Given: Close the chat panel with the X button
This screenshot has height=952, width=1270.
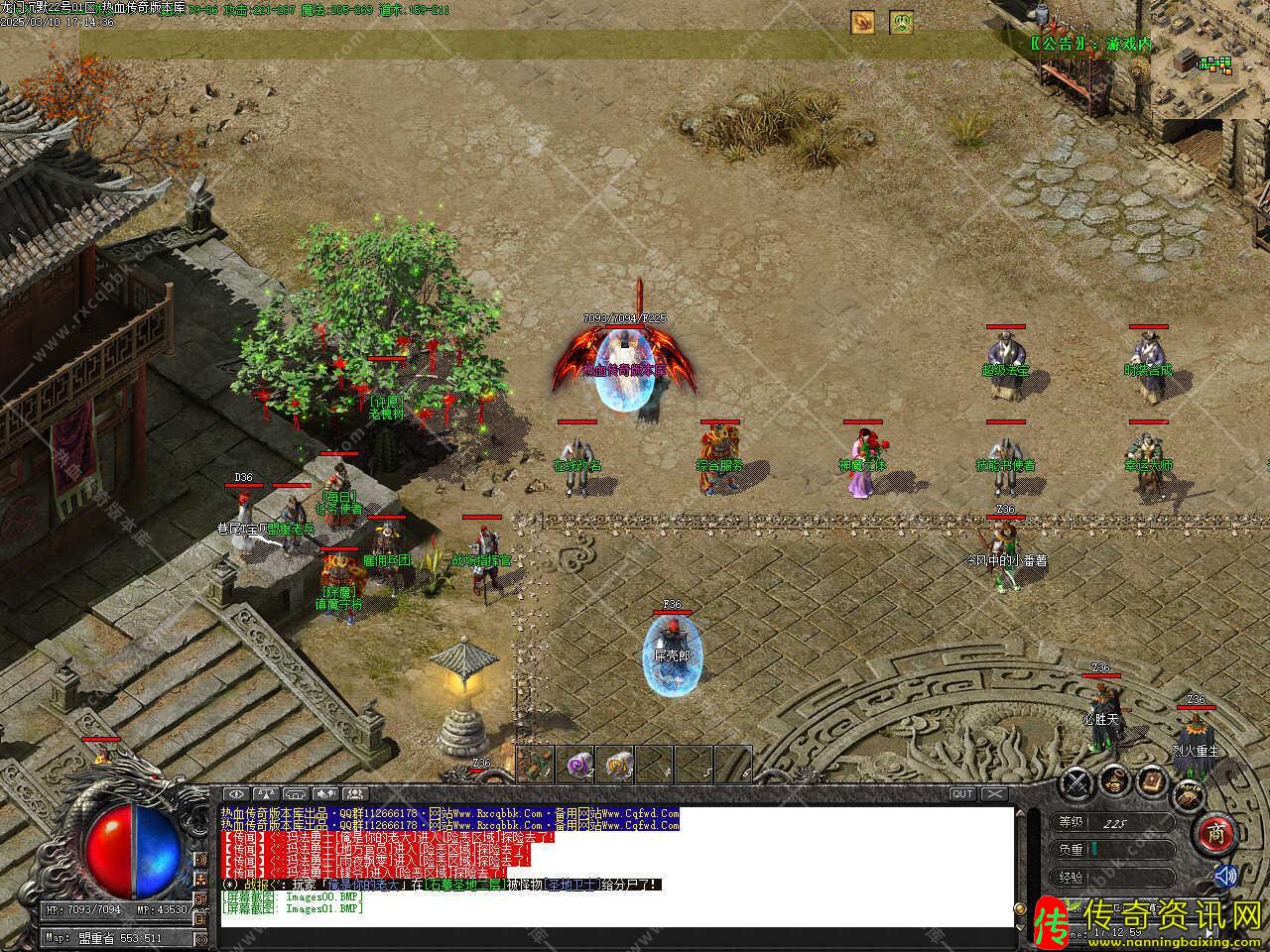Looking at the screenshot, I should 993,793.
